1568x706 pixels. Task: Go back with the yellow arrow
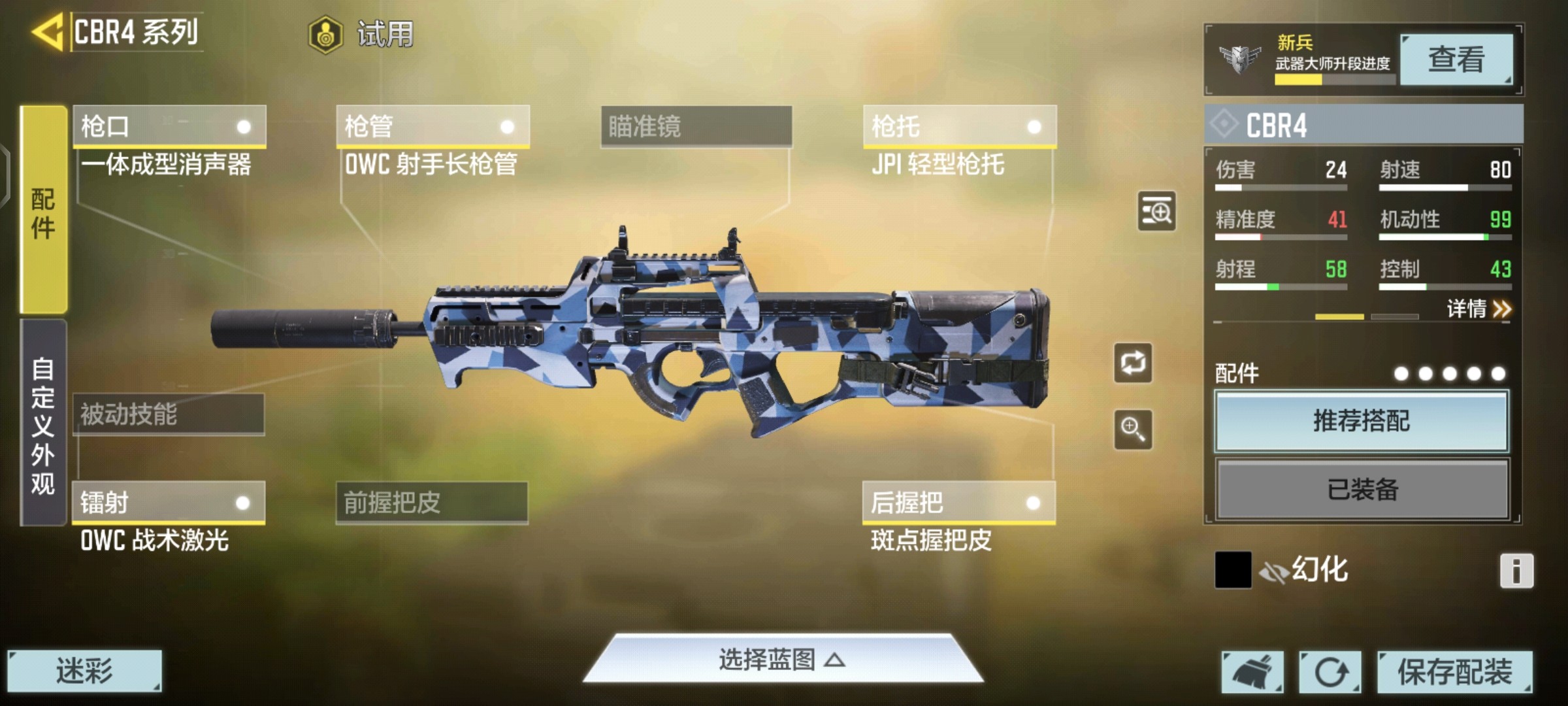(48, 32)
